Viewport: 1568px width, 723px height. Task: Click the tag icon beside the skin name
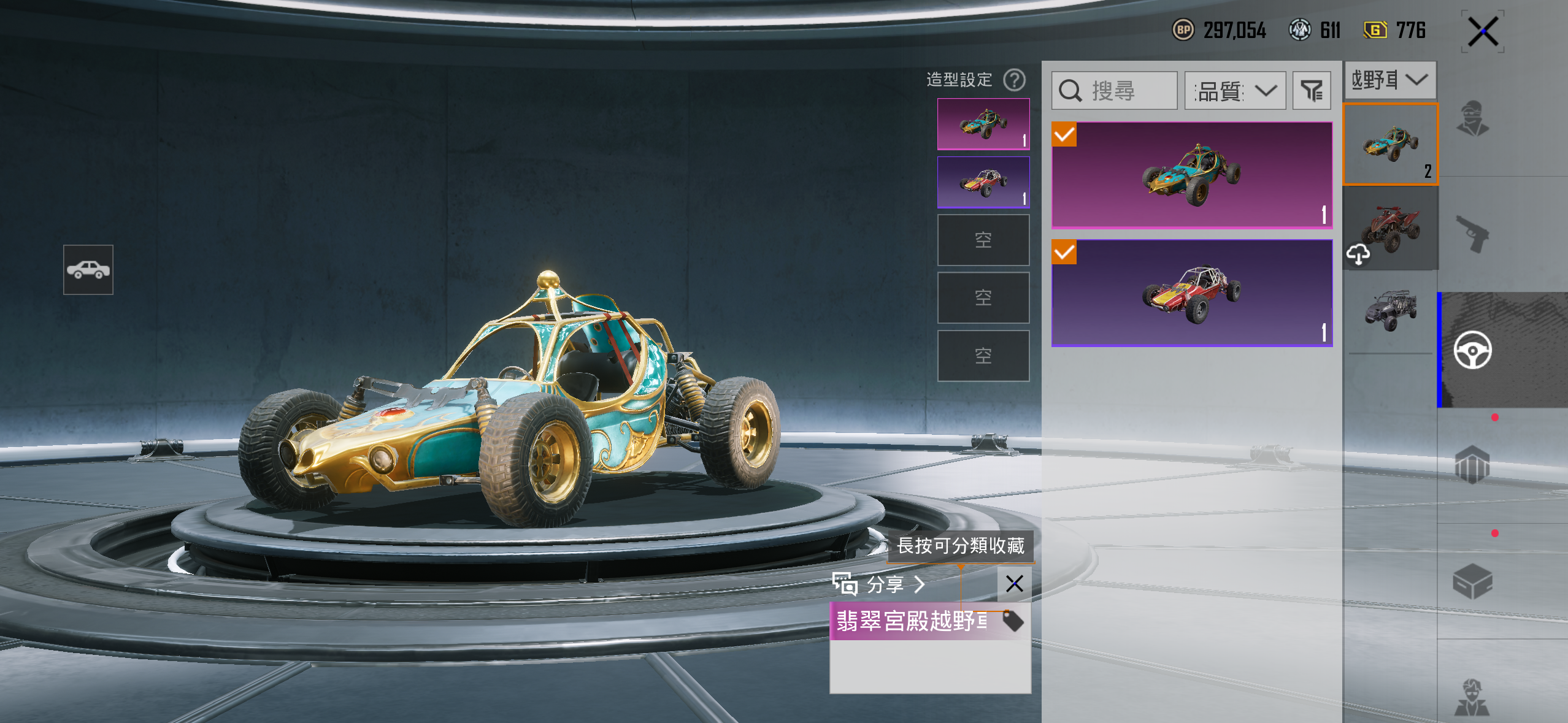pos(1013,621)
